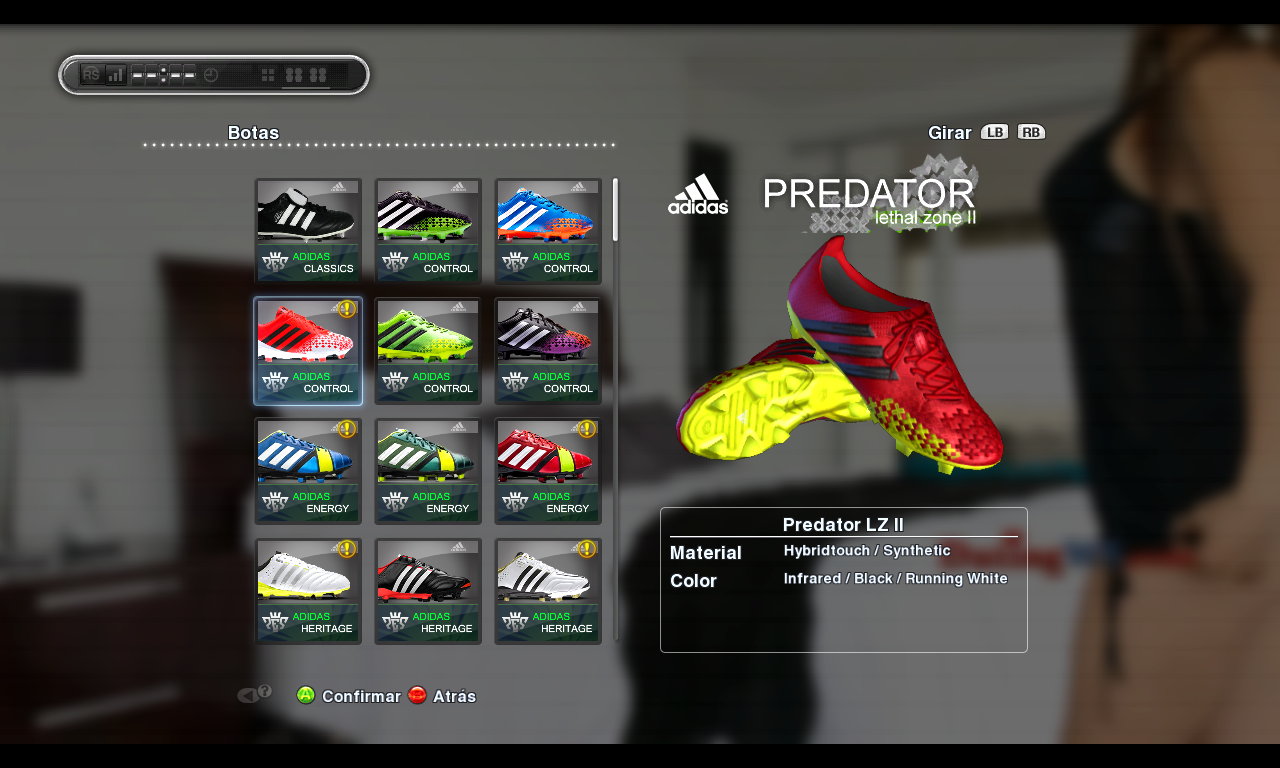Choose the red Adidas Energy boot
This screenshot has height=768, width=1280.
548,471
